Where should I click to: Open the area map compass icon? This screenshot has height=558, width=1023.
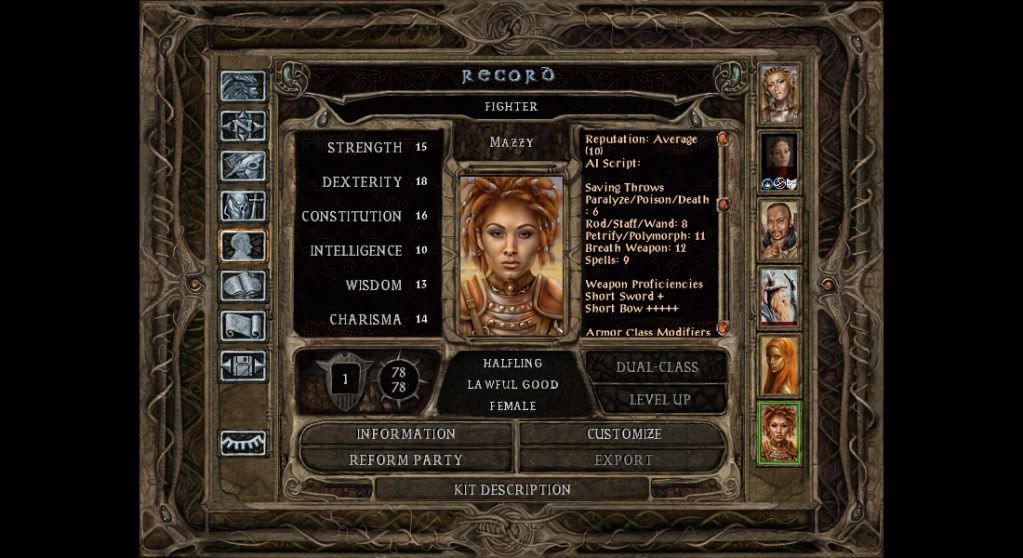click(x=243, y=127)
